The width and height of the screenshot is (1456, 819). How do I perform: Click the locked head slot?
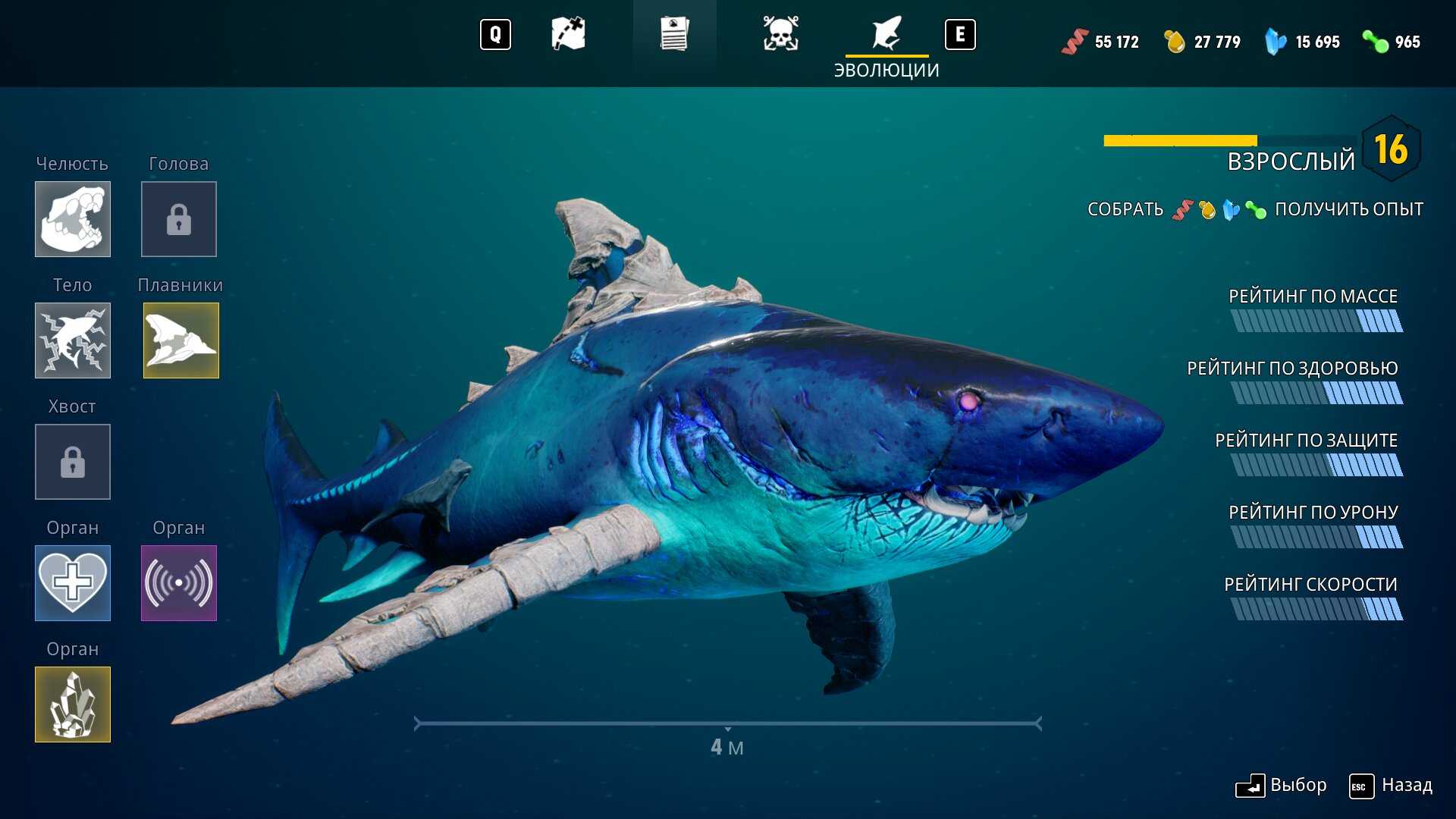179,219
